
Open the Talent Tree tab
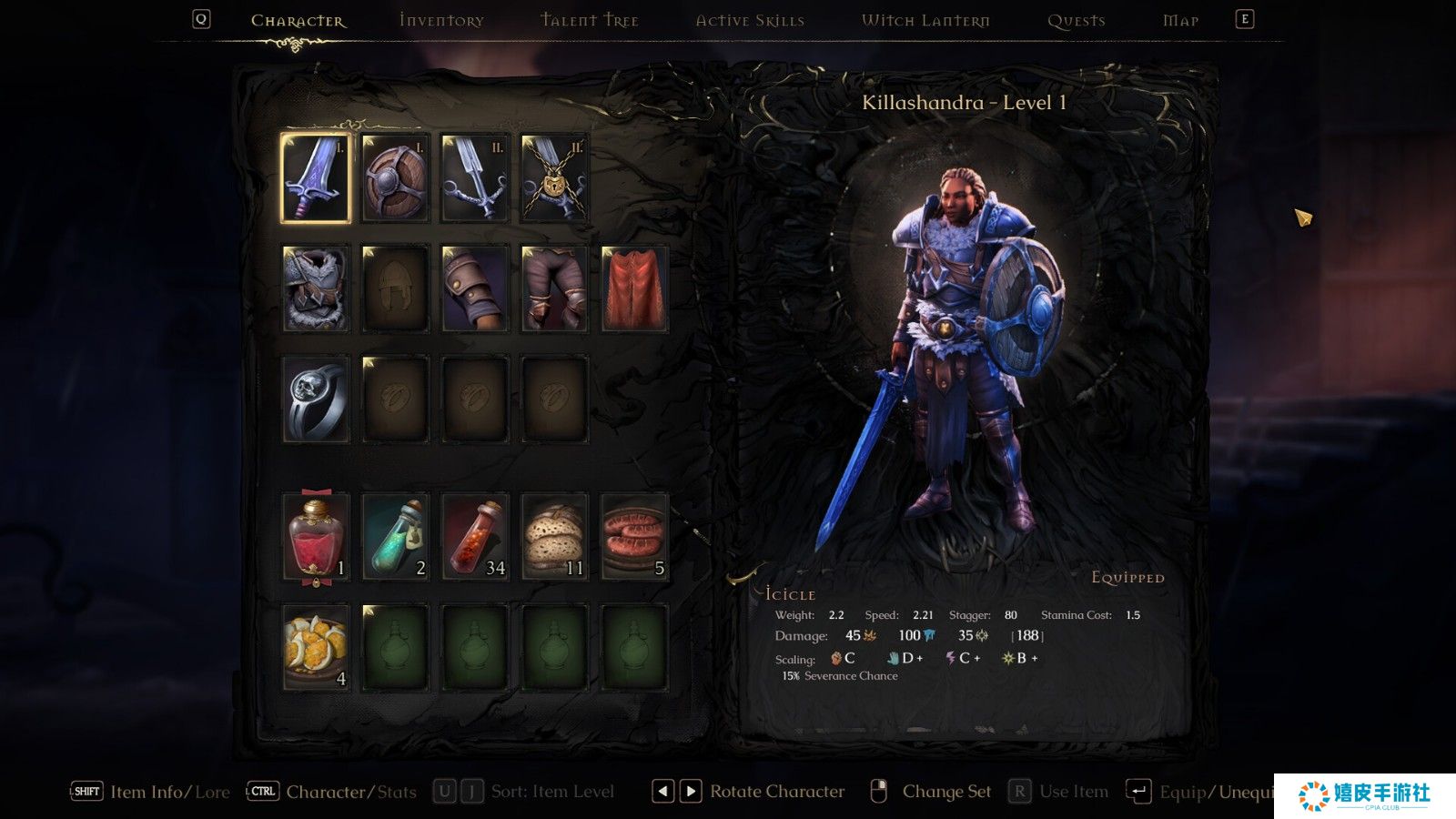coord(590,20)
